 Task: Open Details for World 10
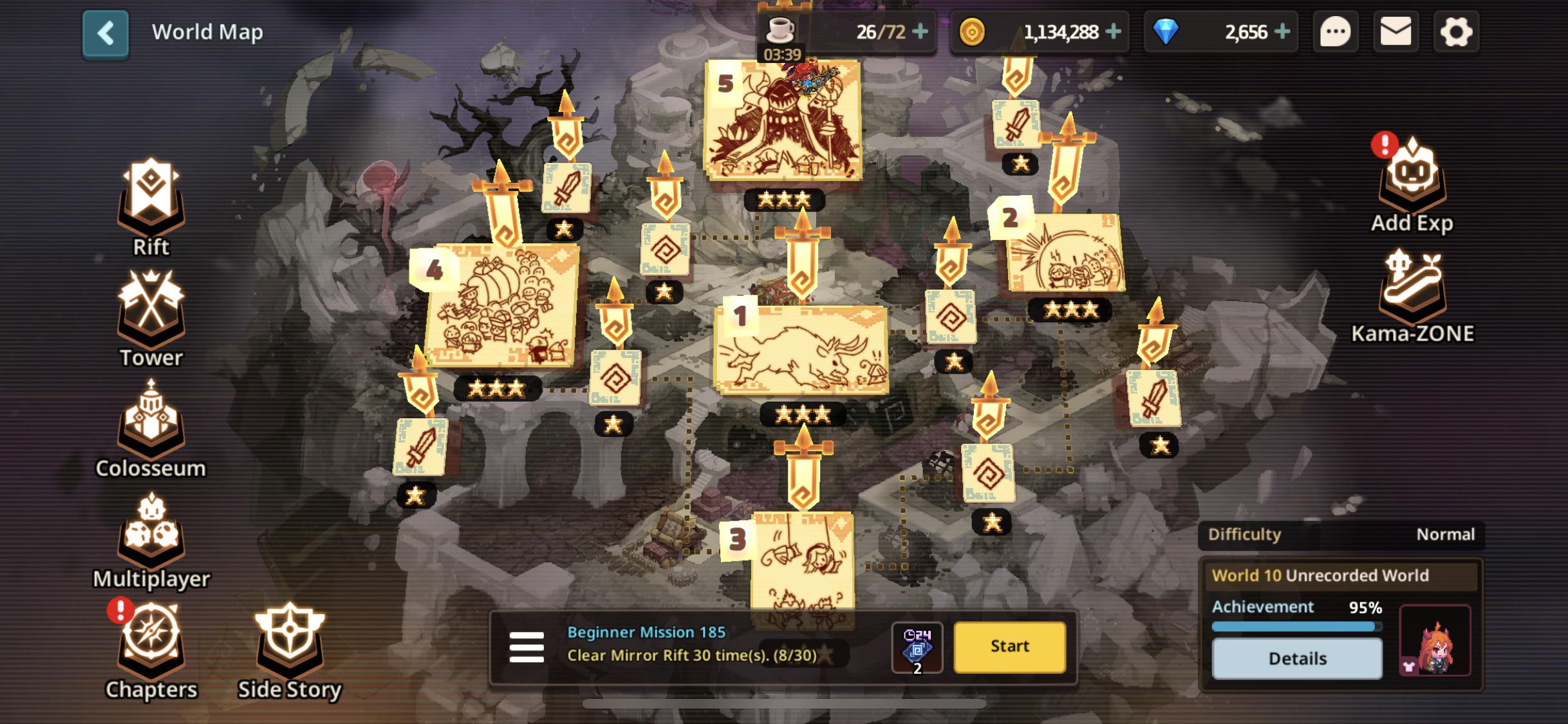(x=1296, y=658)
